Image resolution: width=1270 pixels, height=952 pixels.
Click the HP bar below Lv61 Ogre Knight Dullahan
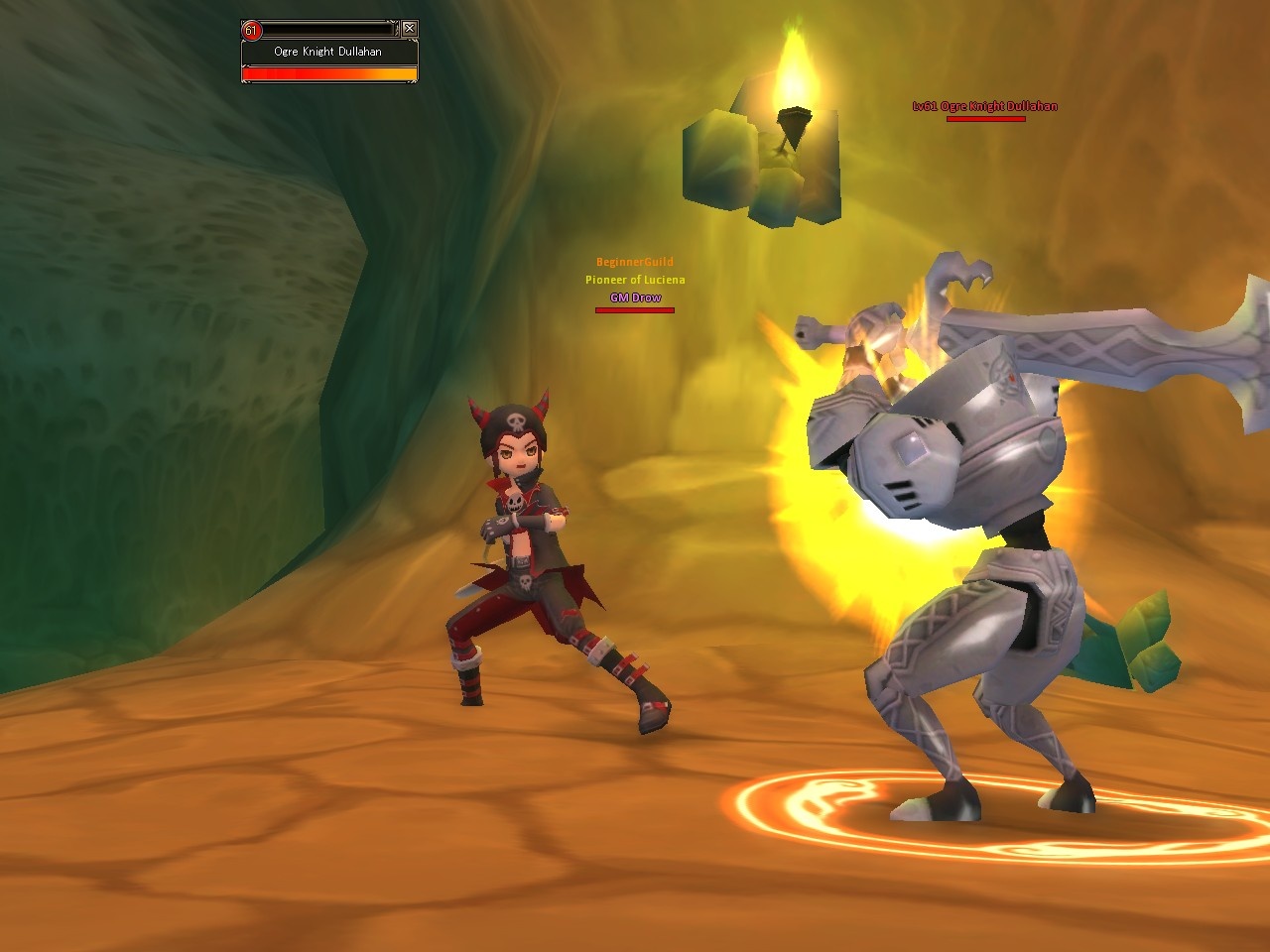tap(984, 117)
